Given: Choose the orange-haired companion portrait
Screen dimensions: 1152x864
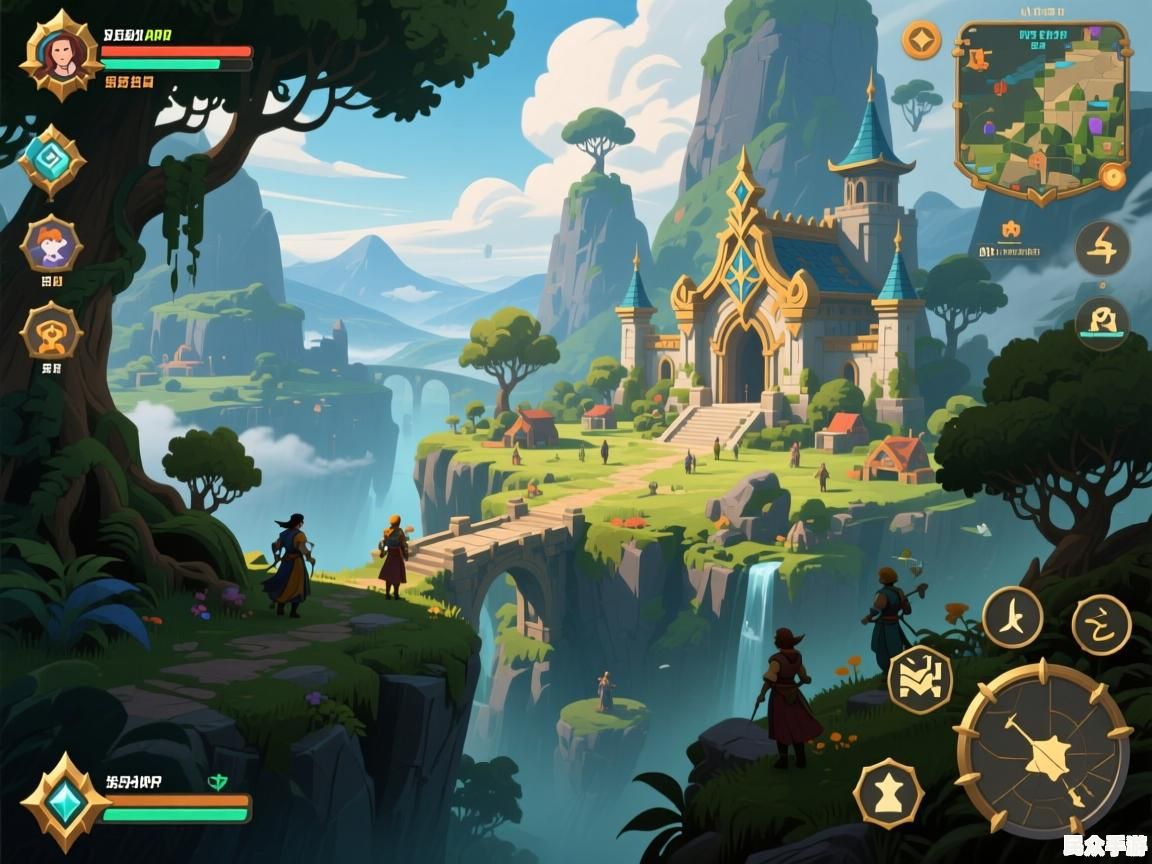Looking at the screenshot, I should (51, 243).
